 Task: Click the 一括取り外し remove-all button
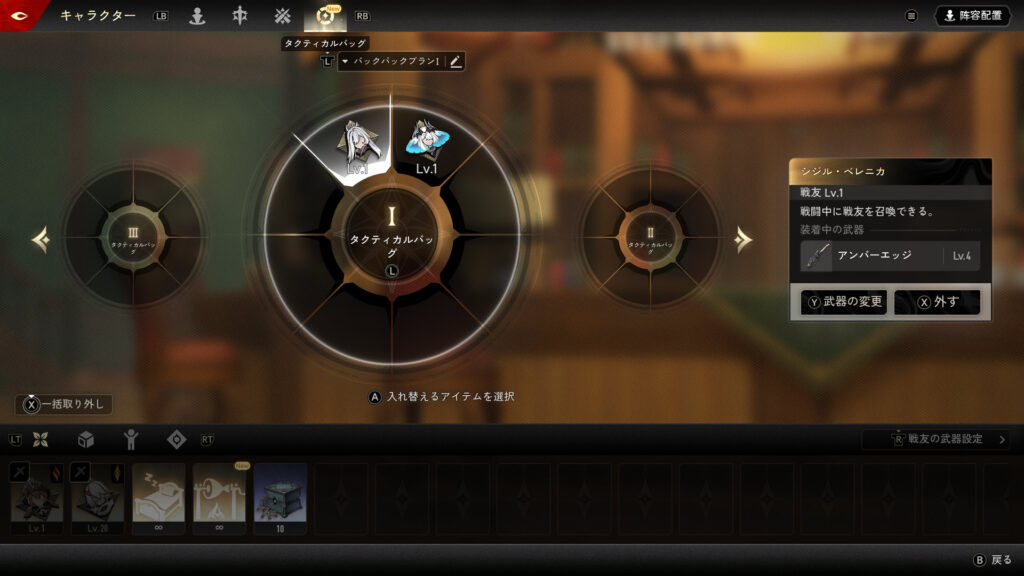tap(64, 404)
